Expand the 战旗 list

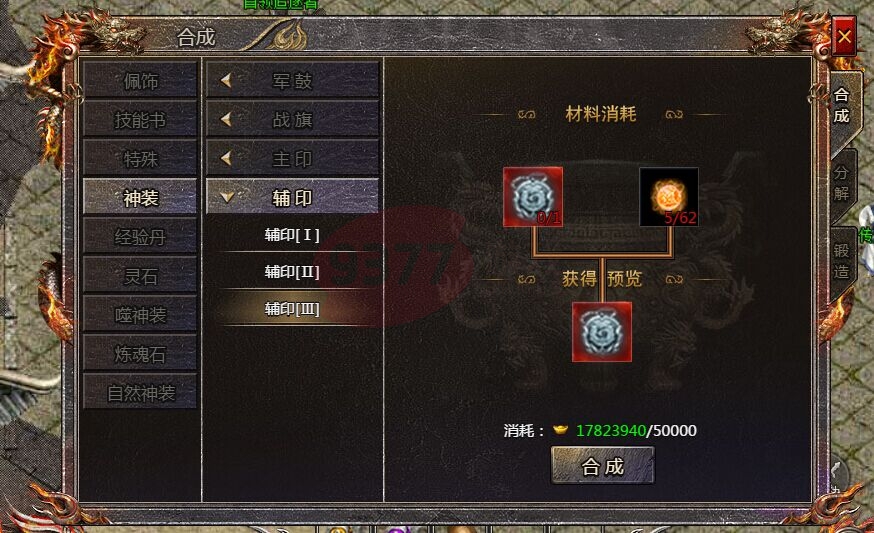tap(292, 120)
